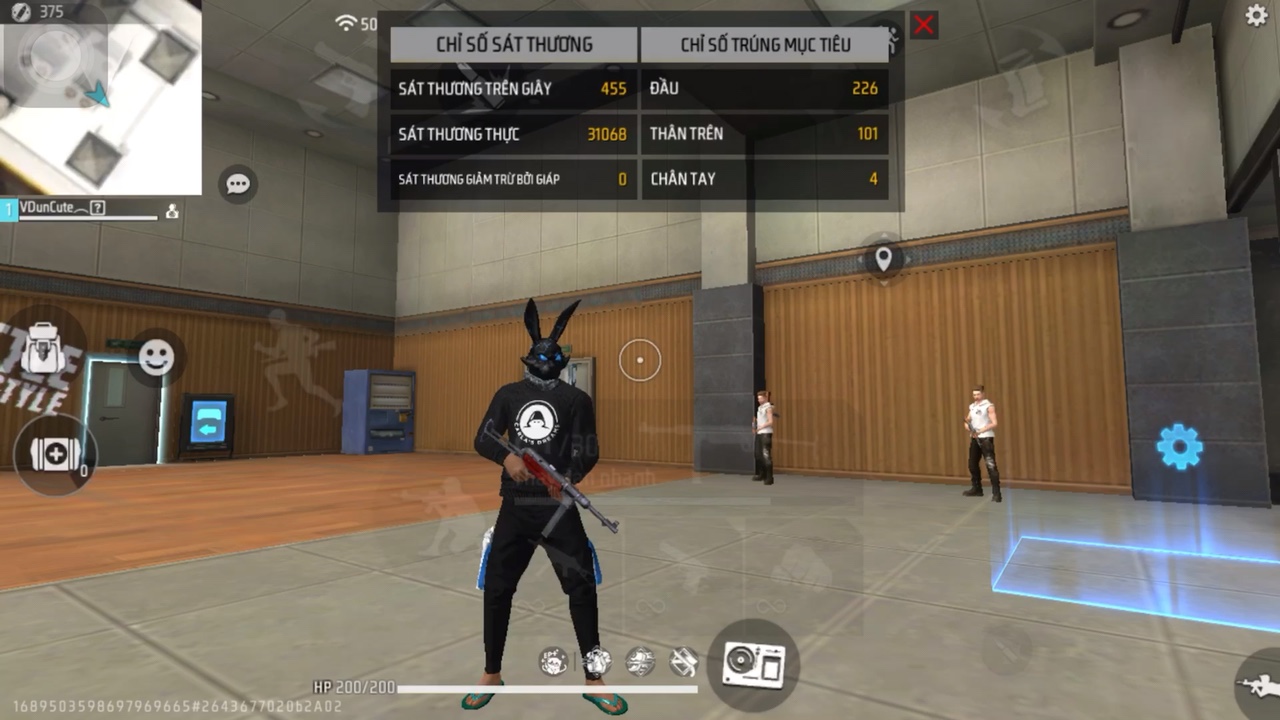
Task: Use the medkit item
Action: (55, 455)
